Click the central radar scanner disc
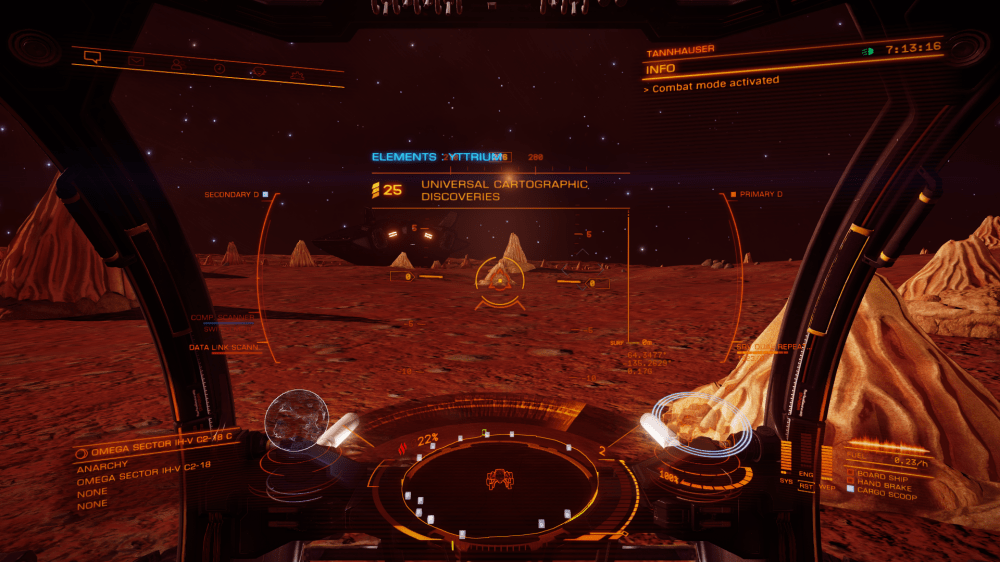The width and height of the screenshot is (1000, 562). [x=499, y=482]
